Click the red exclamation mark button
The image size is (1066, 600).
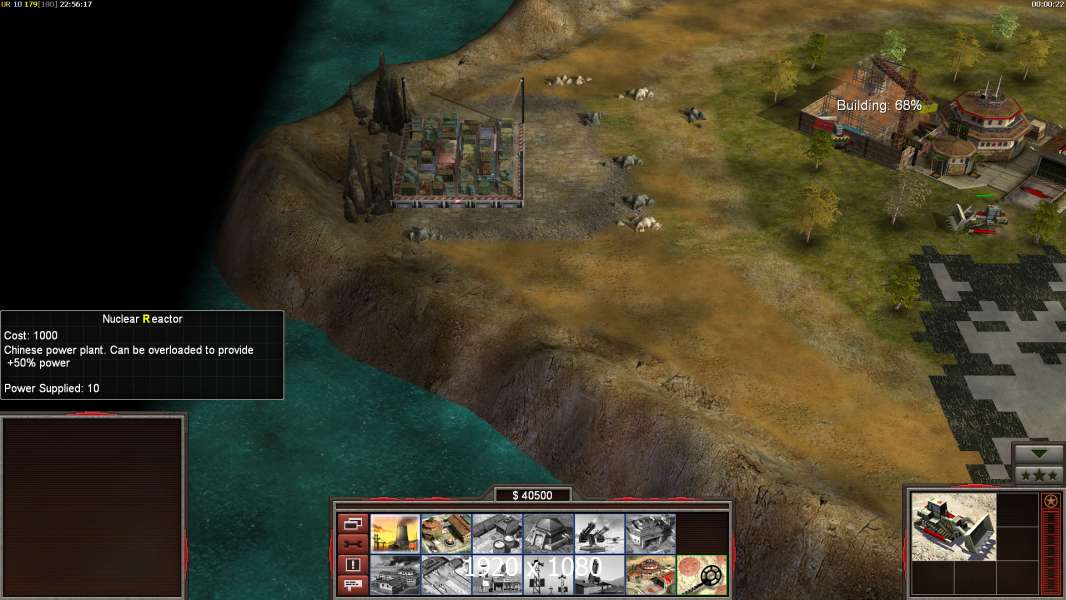coord(351,564)
